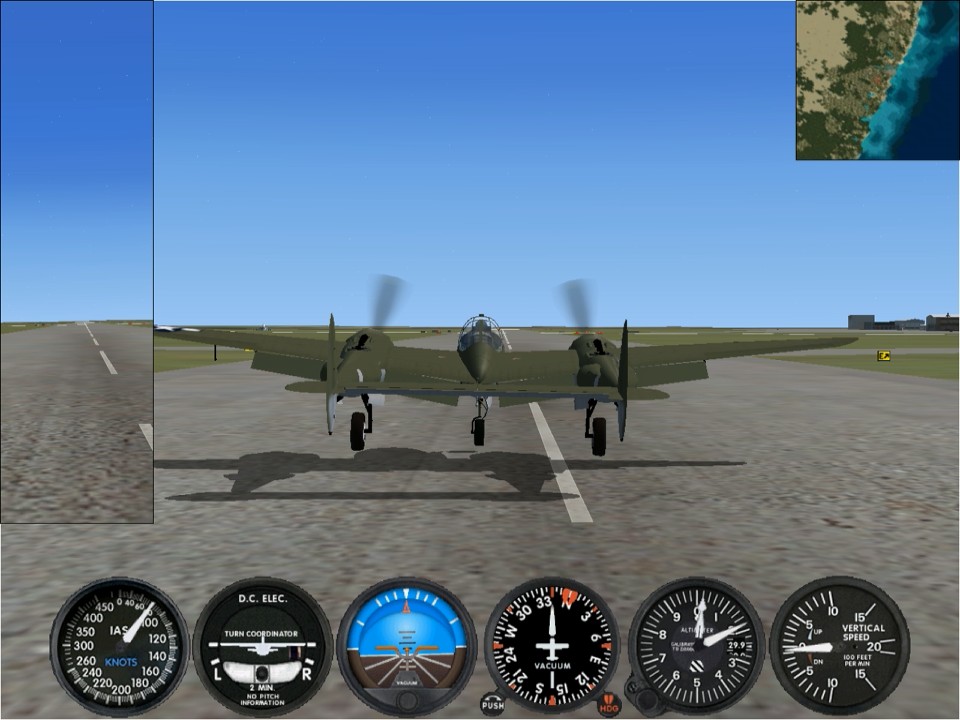960x720 pixels.
Task: Select the vertical speed indicator gauge
Action: click(x=838, y=646)
